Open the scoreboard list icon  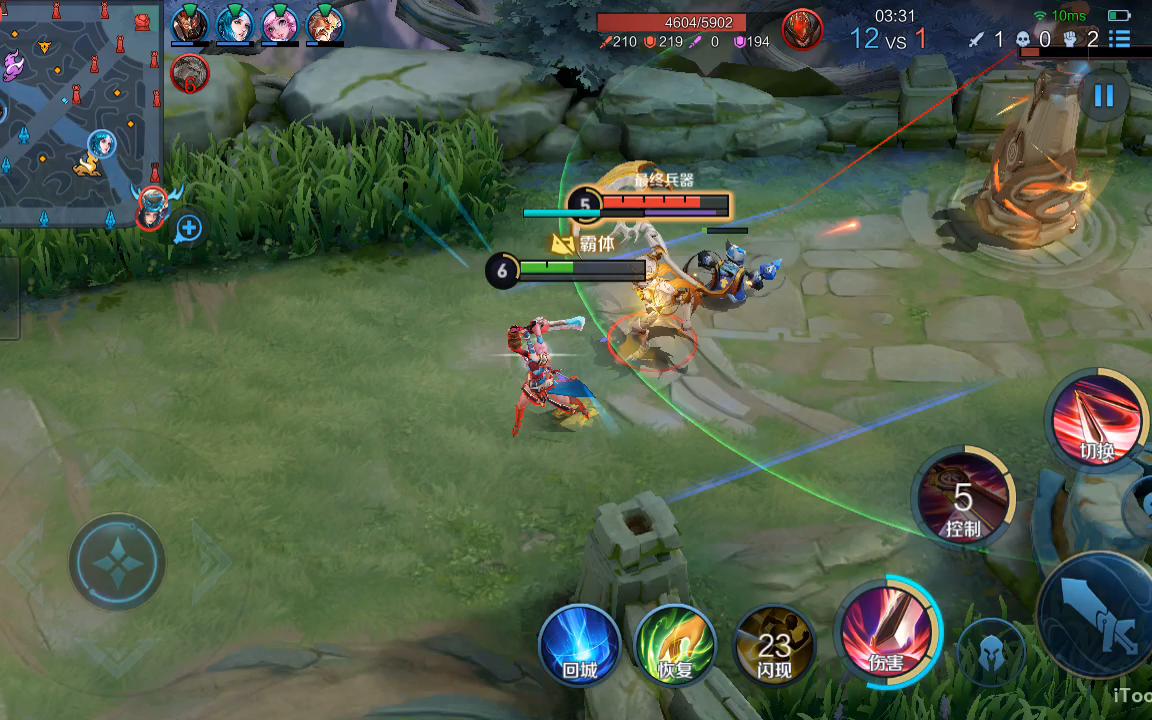click(x=1120, y=40)
